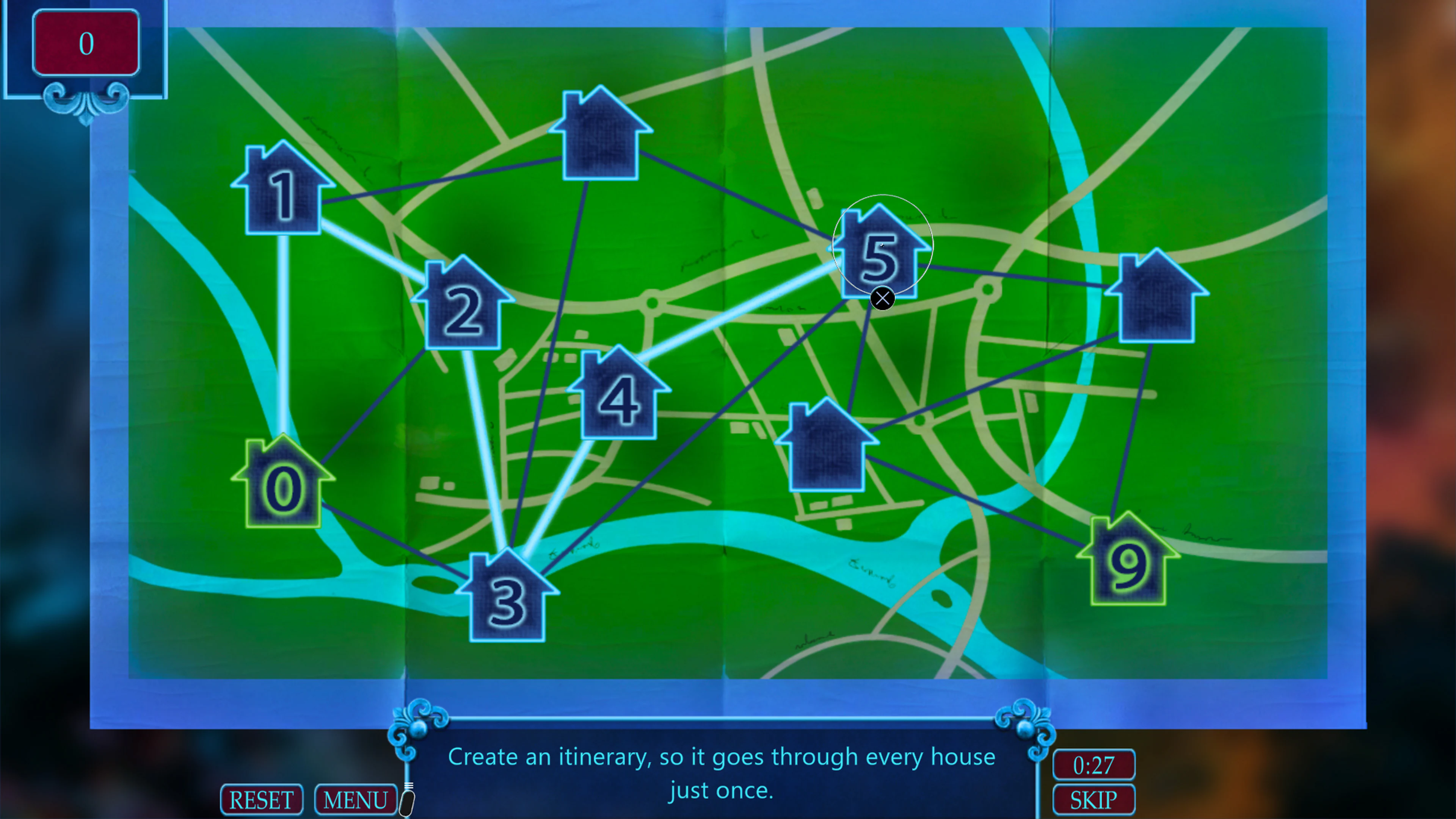Click the red counter showing 0
This screenshot has width=1456, height=819.
pyautogui.click(x=86, y=42)
